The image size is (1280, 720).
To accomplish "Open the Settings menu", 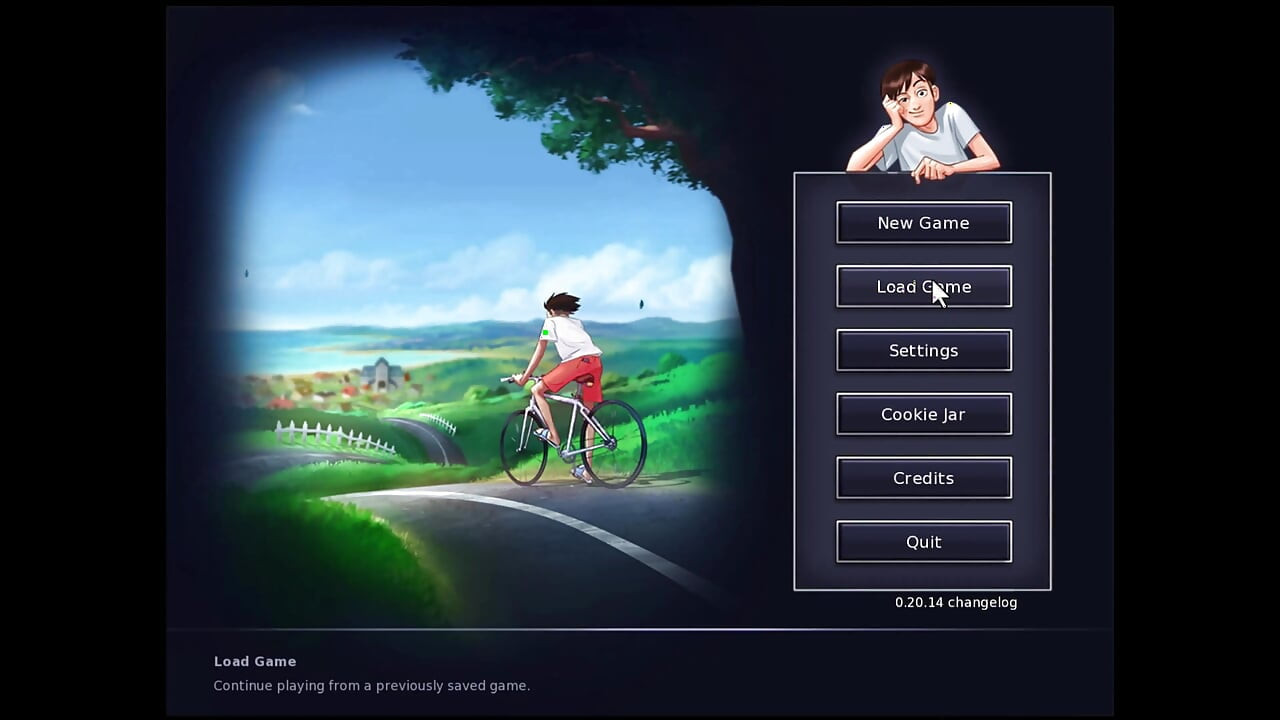I will pyautogui.click(x=923, y=350).
